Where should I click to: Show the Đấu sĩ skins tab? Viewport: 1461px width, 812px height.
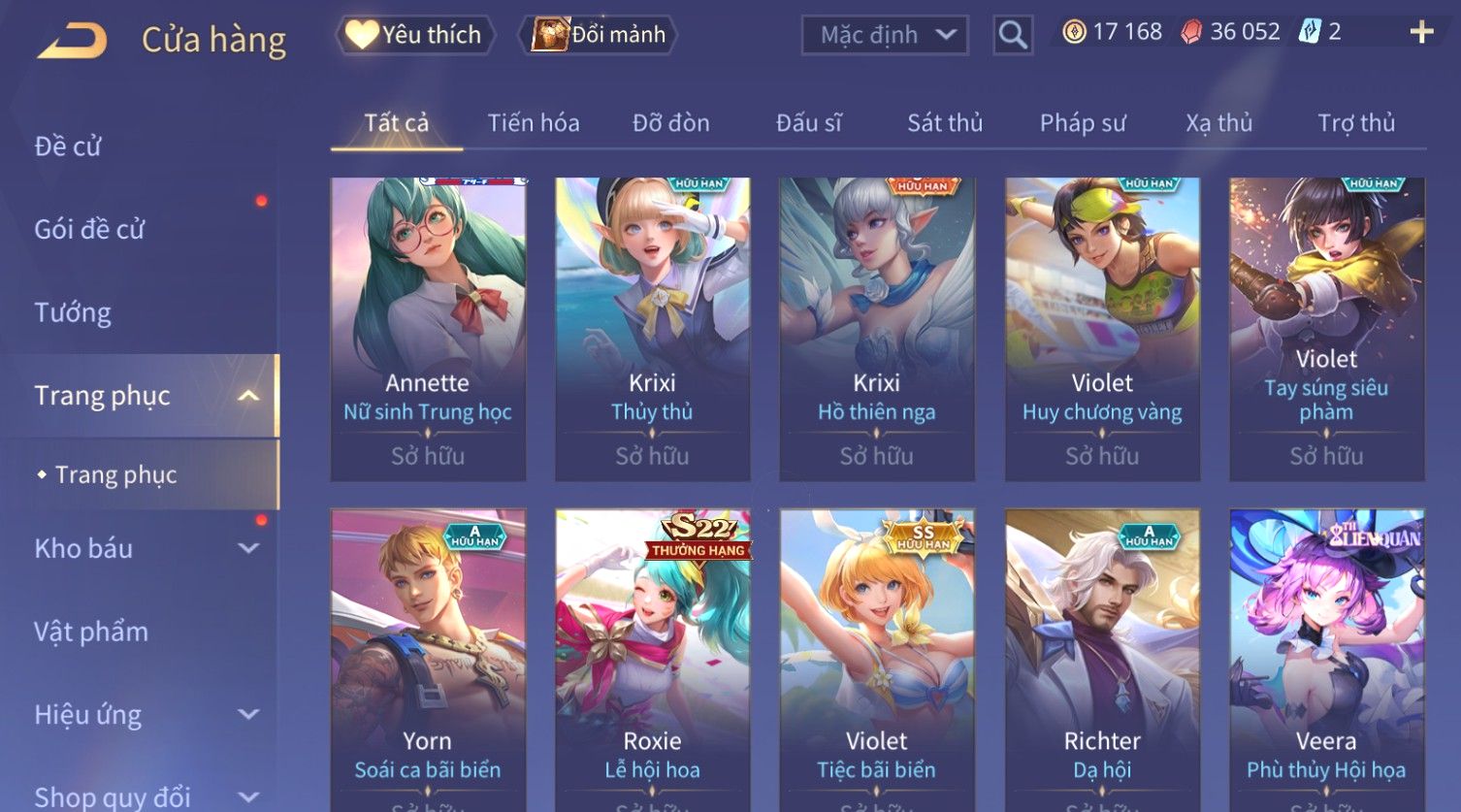(x=809, y=123)
